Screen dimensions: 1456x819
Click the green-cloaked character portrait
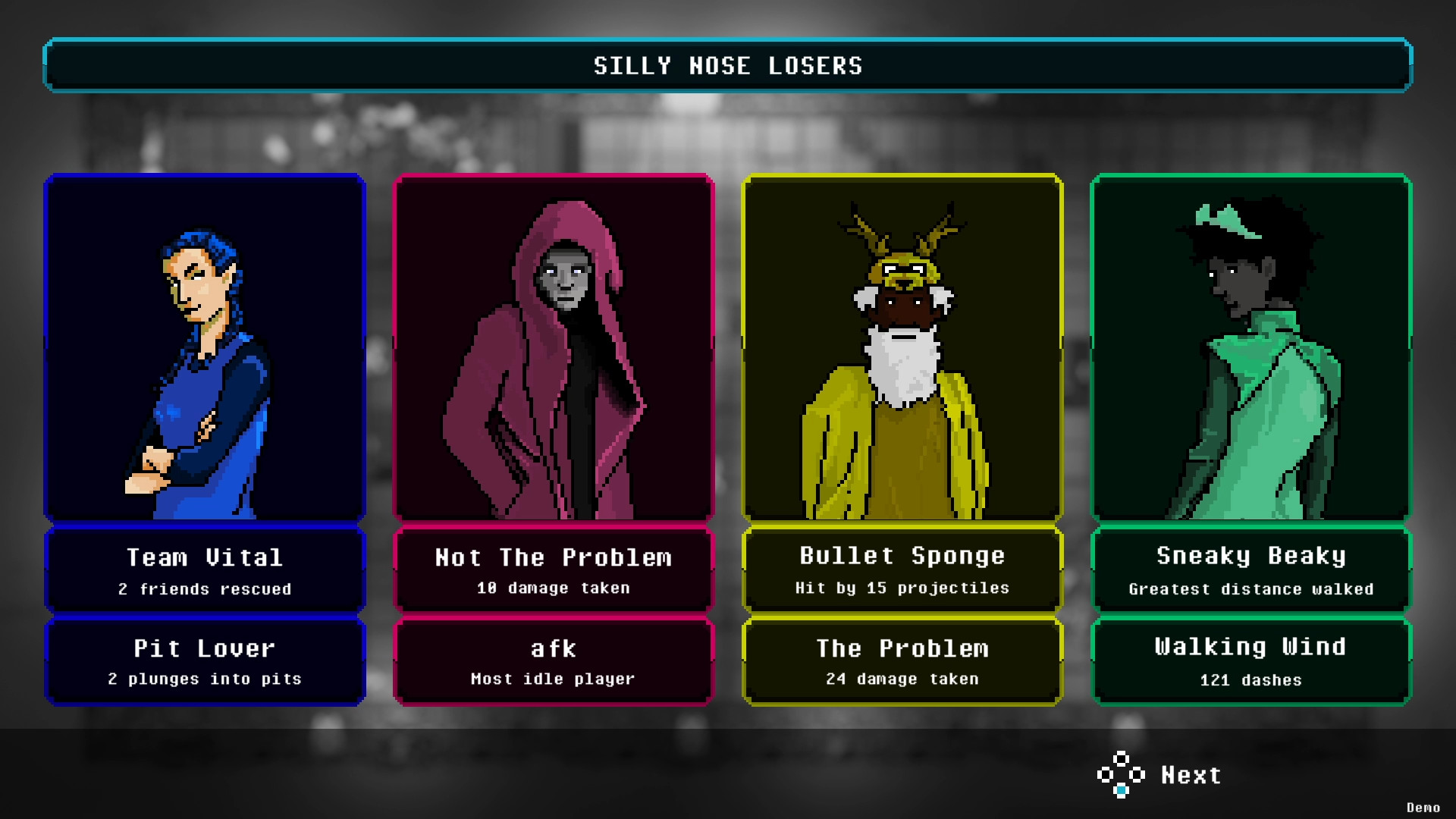pos(1251,345)
